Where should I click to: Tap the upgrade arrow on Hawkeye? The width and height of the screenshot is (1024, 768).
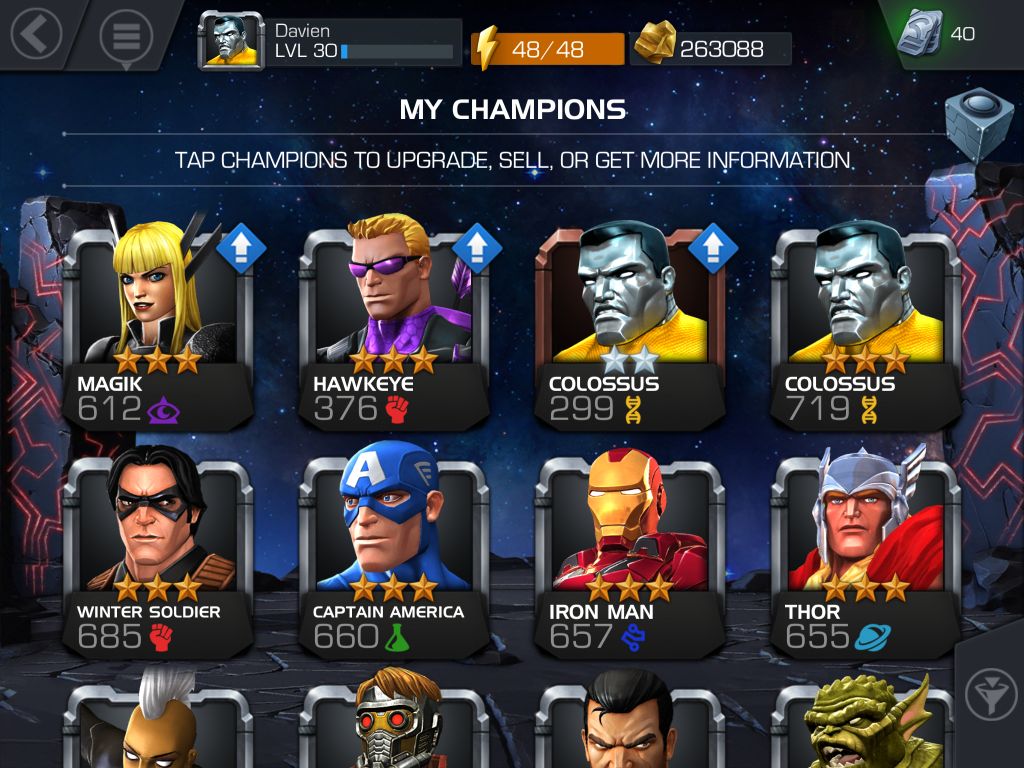476,248
